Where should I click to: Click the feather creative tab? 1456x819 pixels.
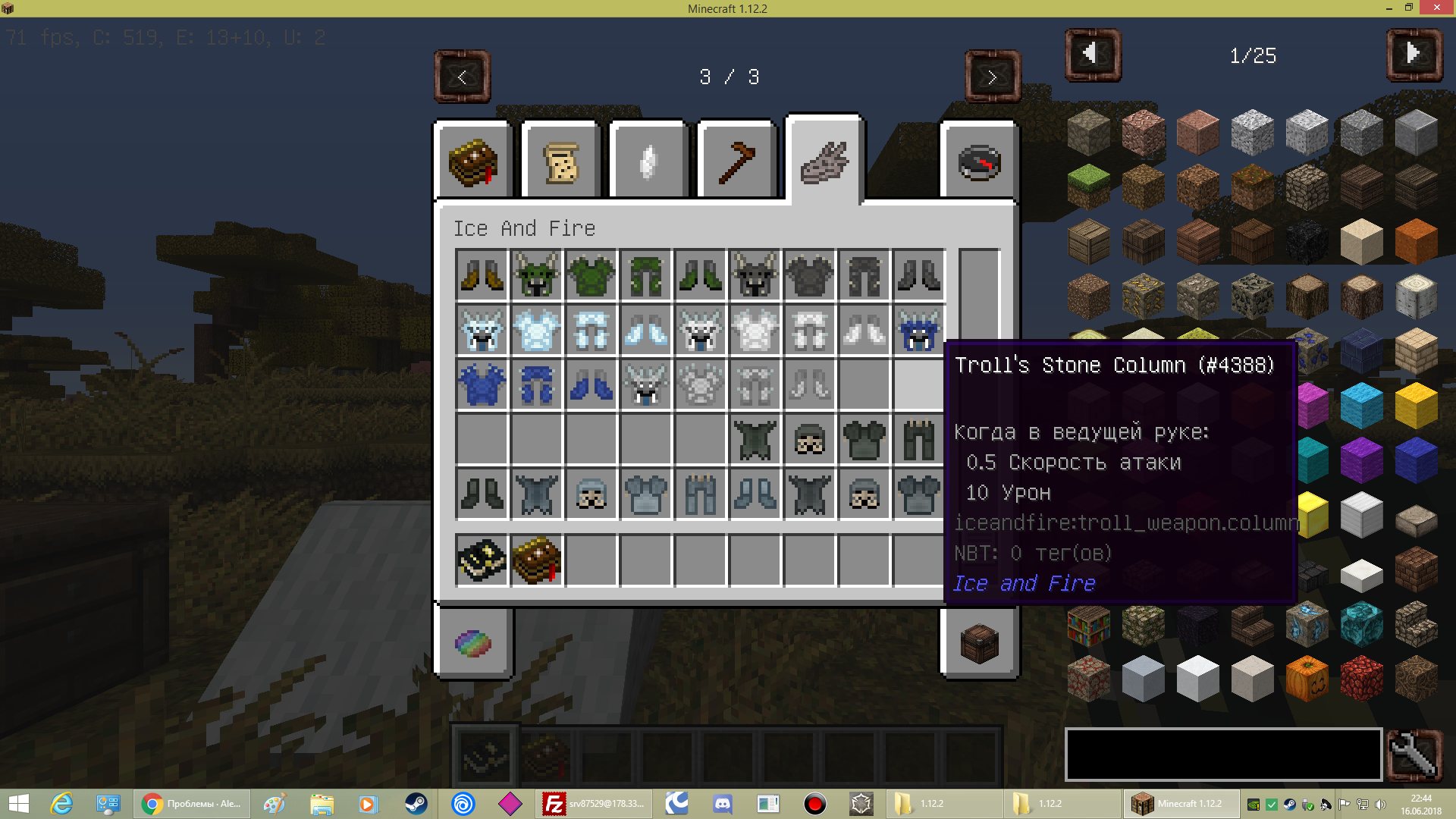[647, 159]
